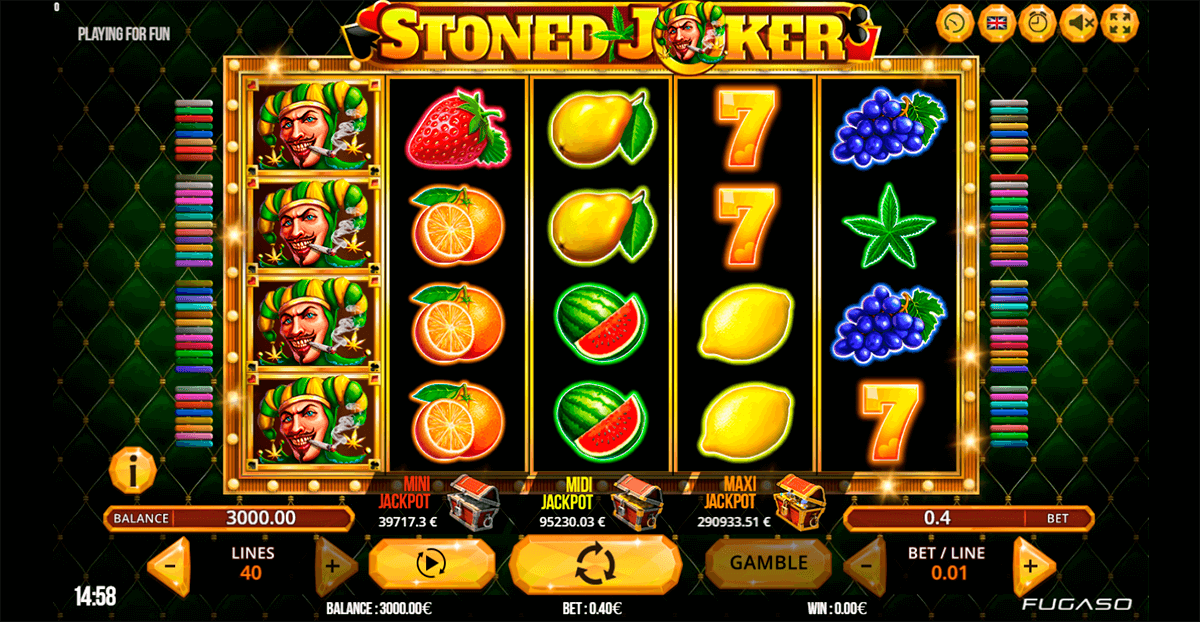The image size is (1200, 622).
Task: Toggle the muted sound speaker icon
Action: coord(1078,23)
